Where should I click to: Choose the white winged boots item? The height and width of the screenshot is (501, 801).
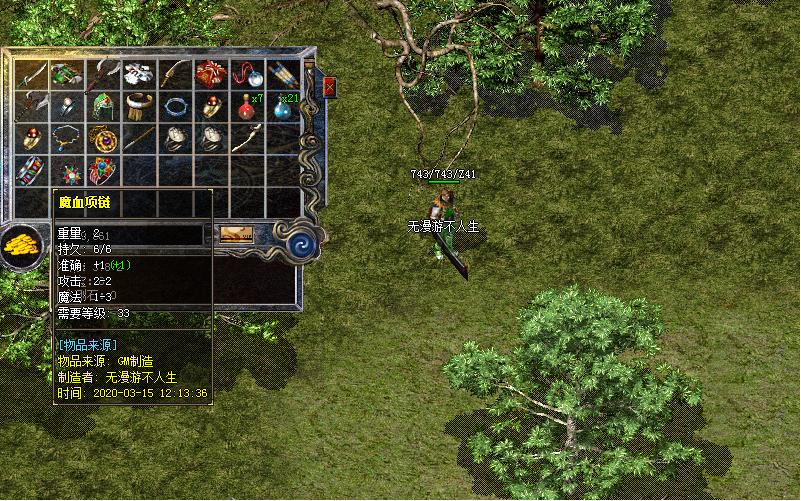pos(139,74)
